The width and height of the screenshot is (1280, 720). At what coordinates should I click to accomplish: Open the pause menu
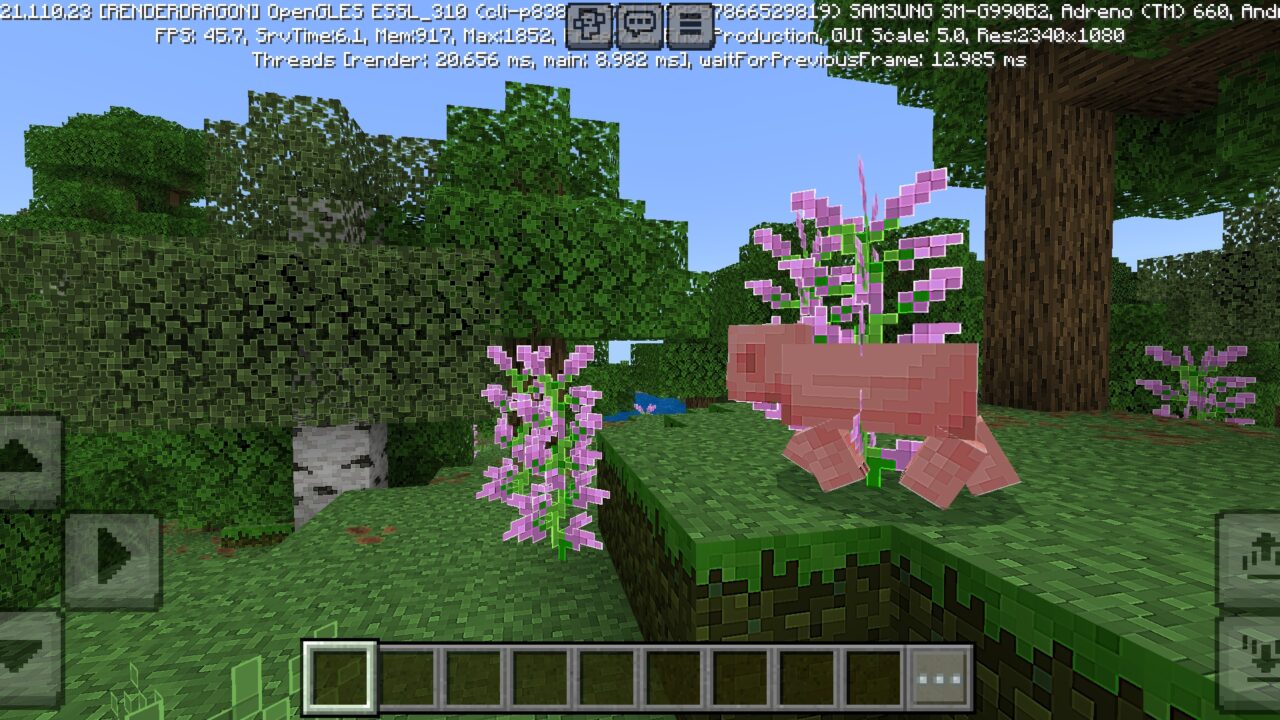tap(691, 26)
